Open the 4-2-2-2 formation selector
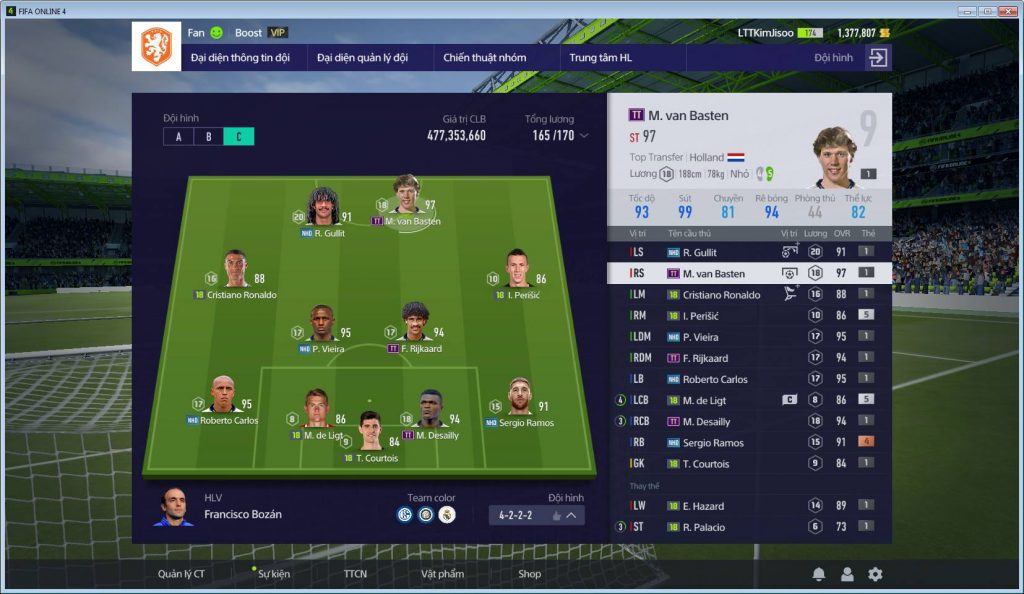1024x594 pixels. (537, 515)
